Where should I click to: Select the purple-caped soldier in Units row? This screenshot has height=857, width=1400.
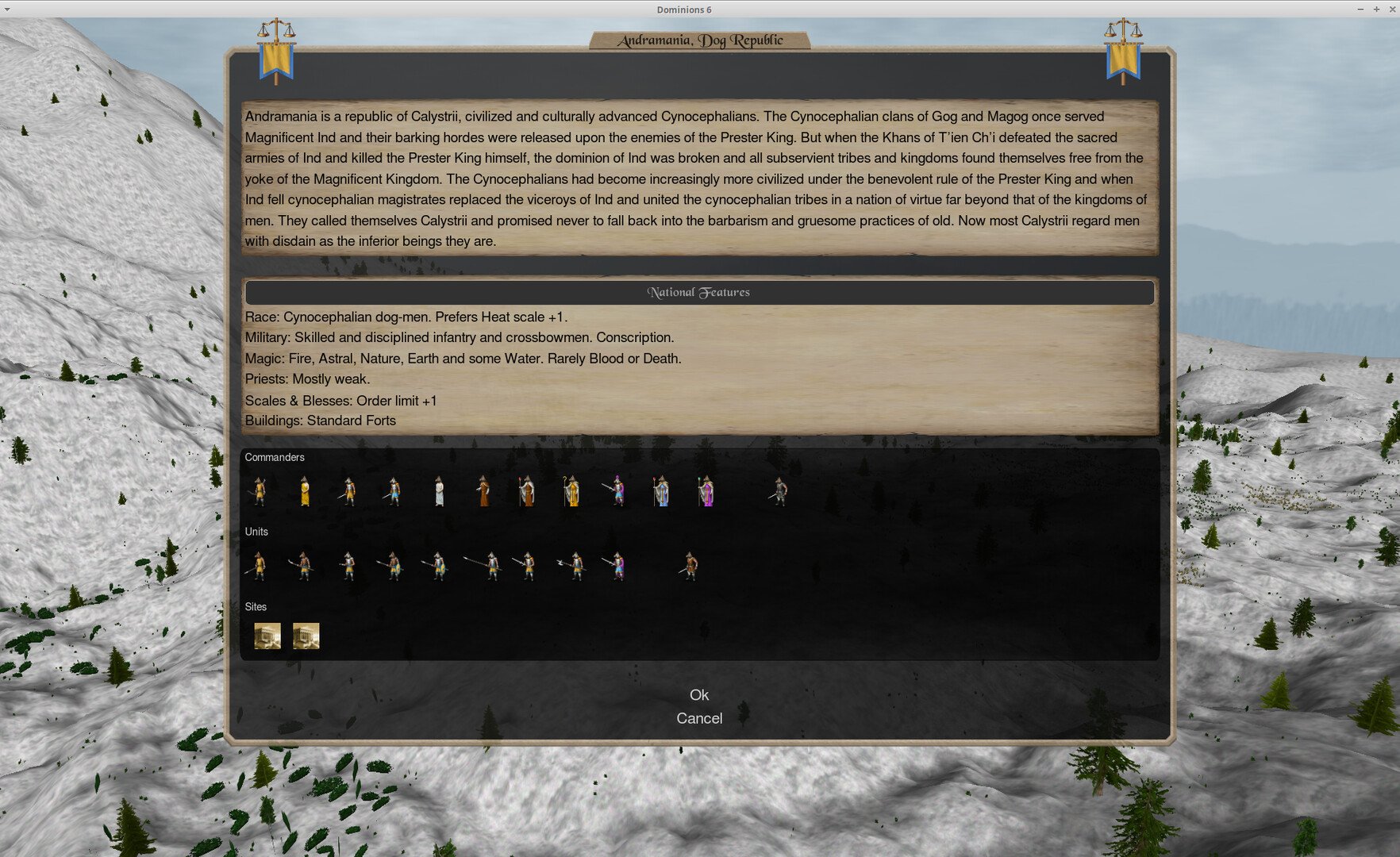click(617, 566)
